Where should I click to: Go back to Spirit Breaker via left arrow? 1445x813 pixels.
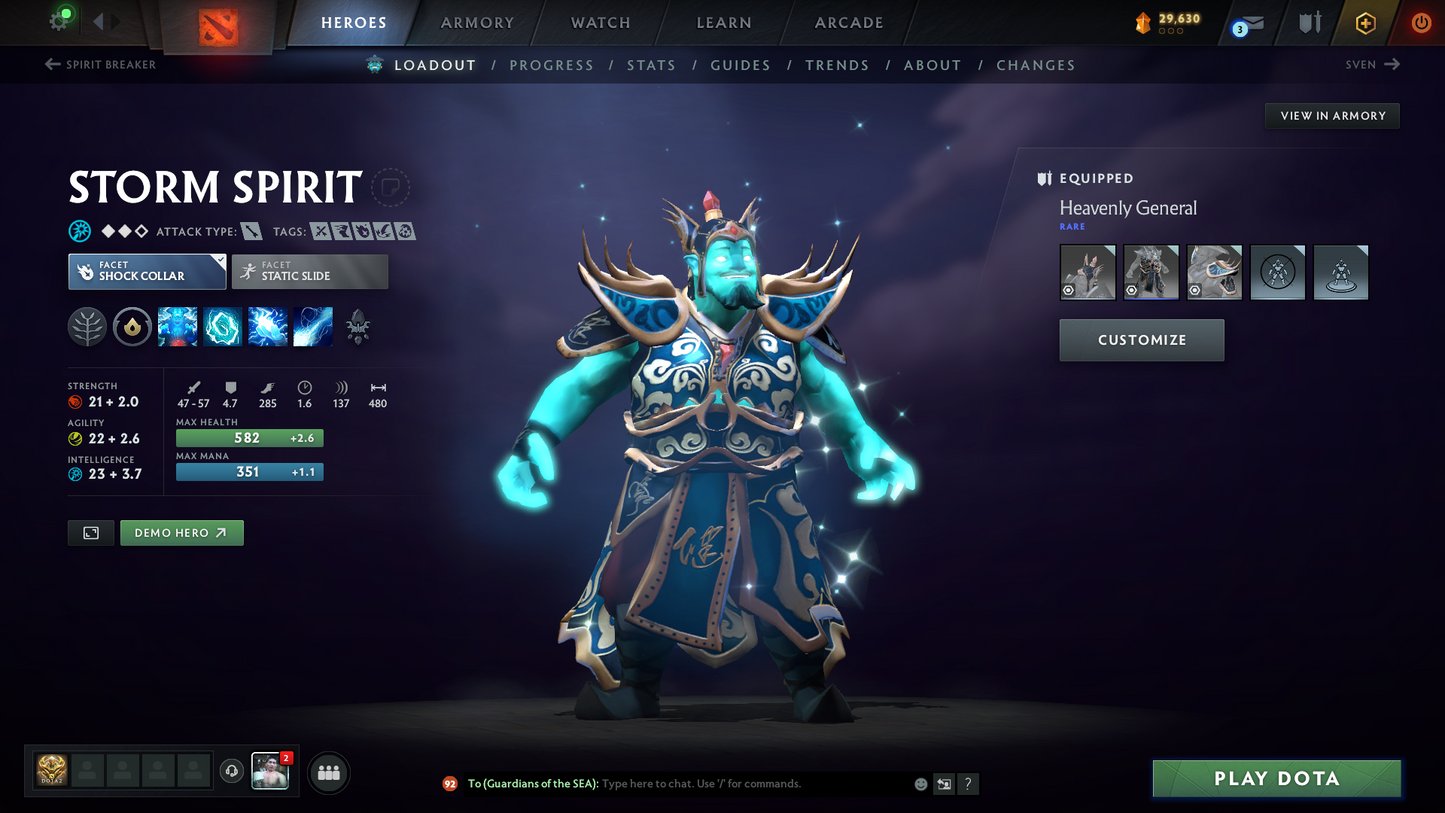click(50, 64)
